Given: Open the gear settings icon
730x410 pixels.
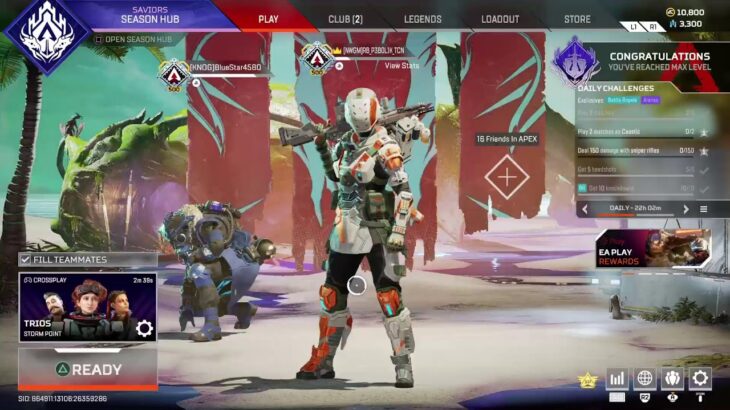Looking at the screenshot, I should coord(700,378).
